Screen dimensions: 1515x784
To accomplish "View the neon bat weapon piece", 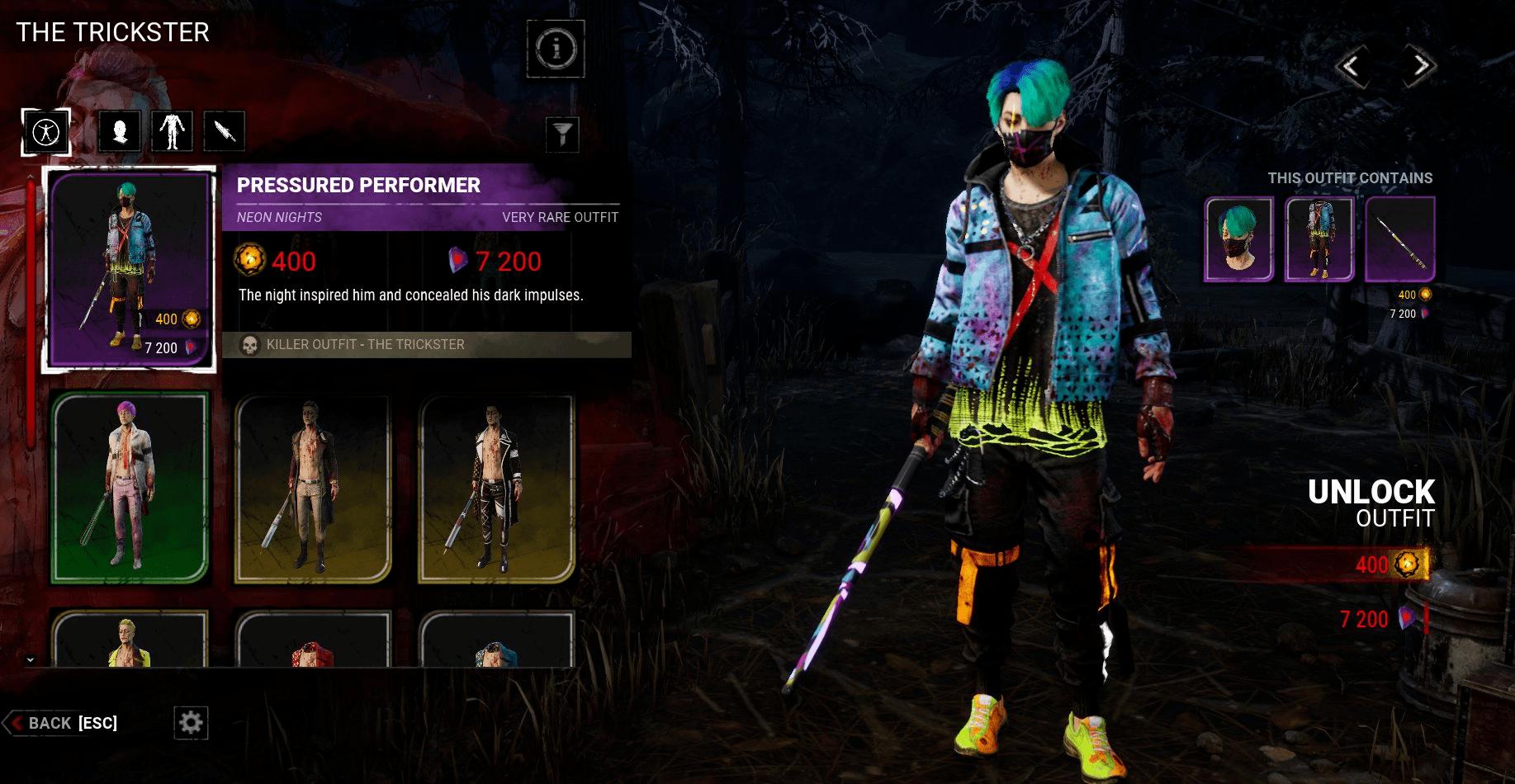I will pyautogui.click(x=1400, y=239).
